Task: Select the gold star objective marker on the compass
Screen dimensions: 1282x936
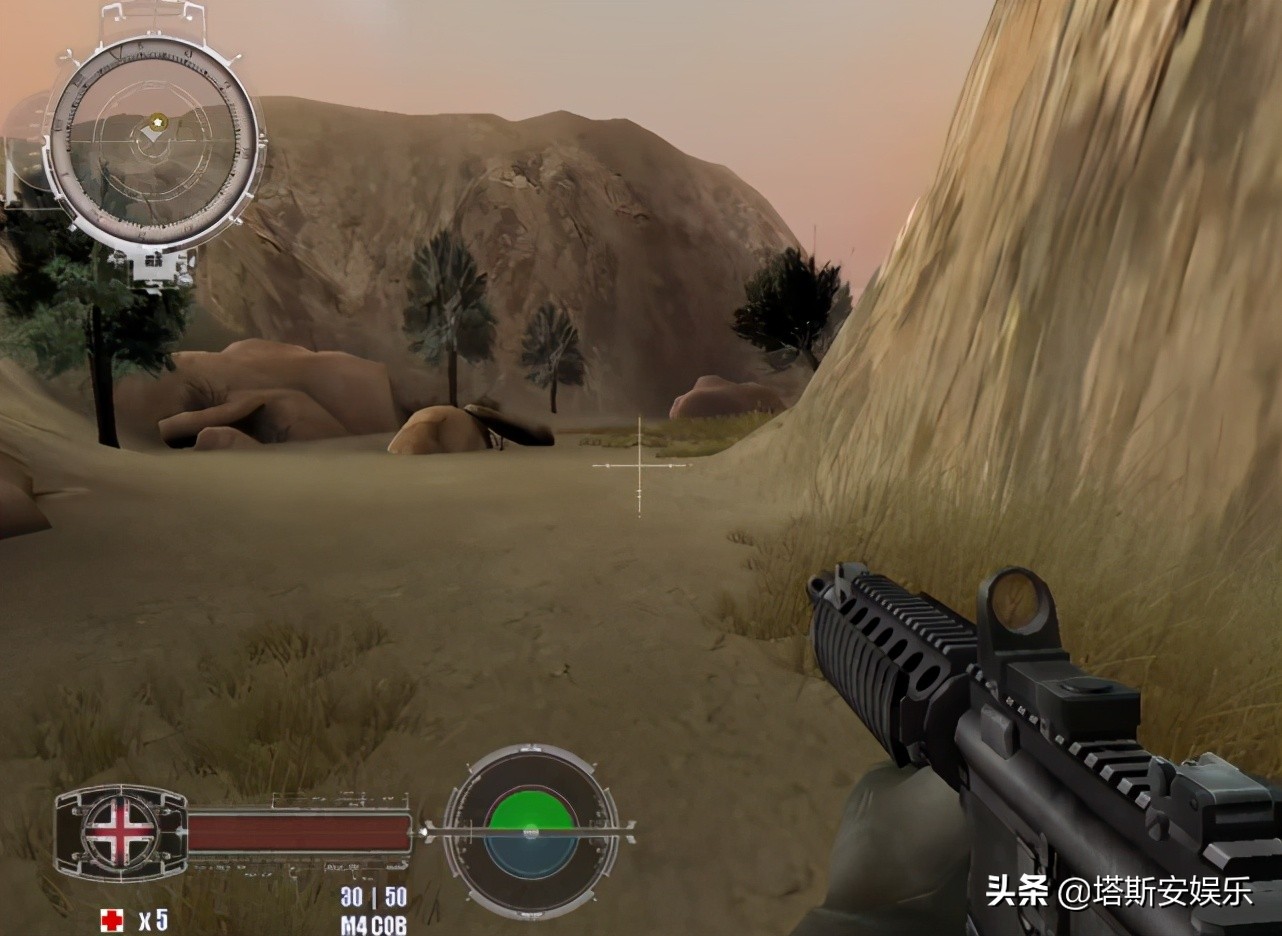Action: point(157,123)
